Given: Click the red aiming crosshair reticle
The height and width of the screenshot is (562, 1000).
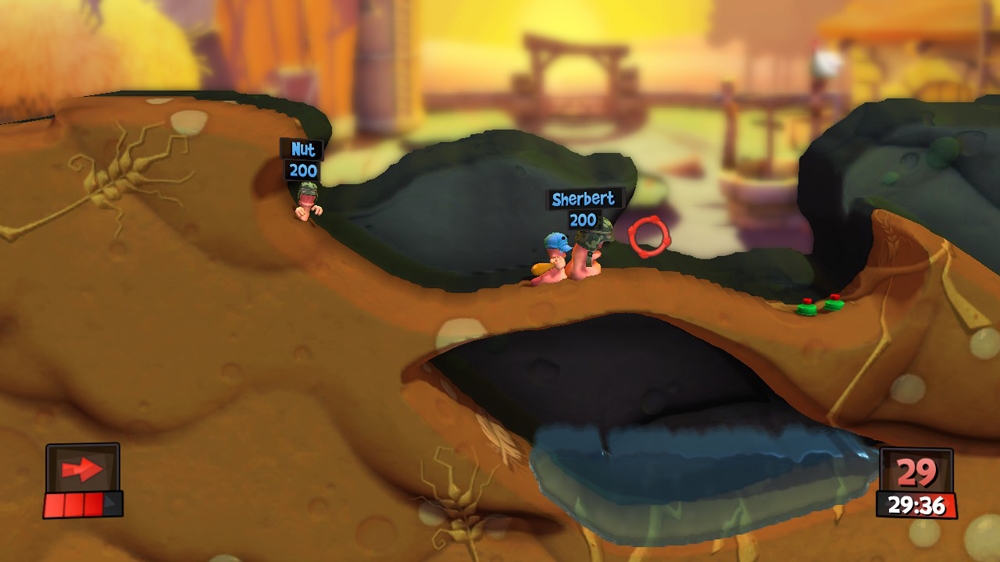Looking at the screenshot, I should [x=648, y=235].
